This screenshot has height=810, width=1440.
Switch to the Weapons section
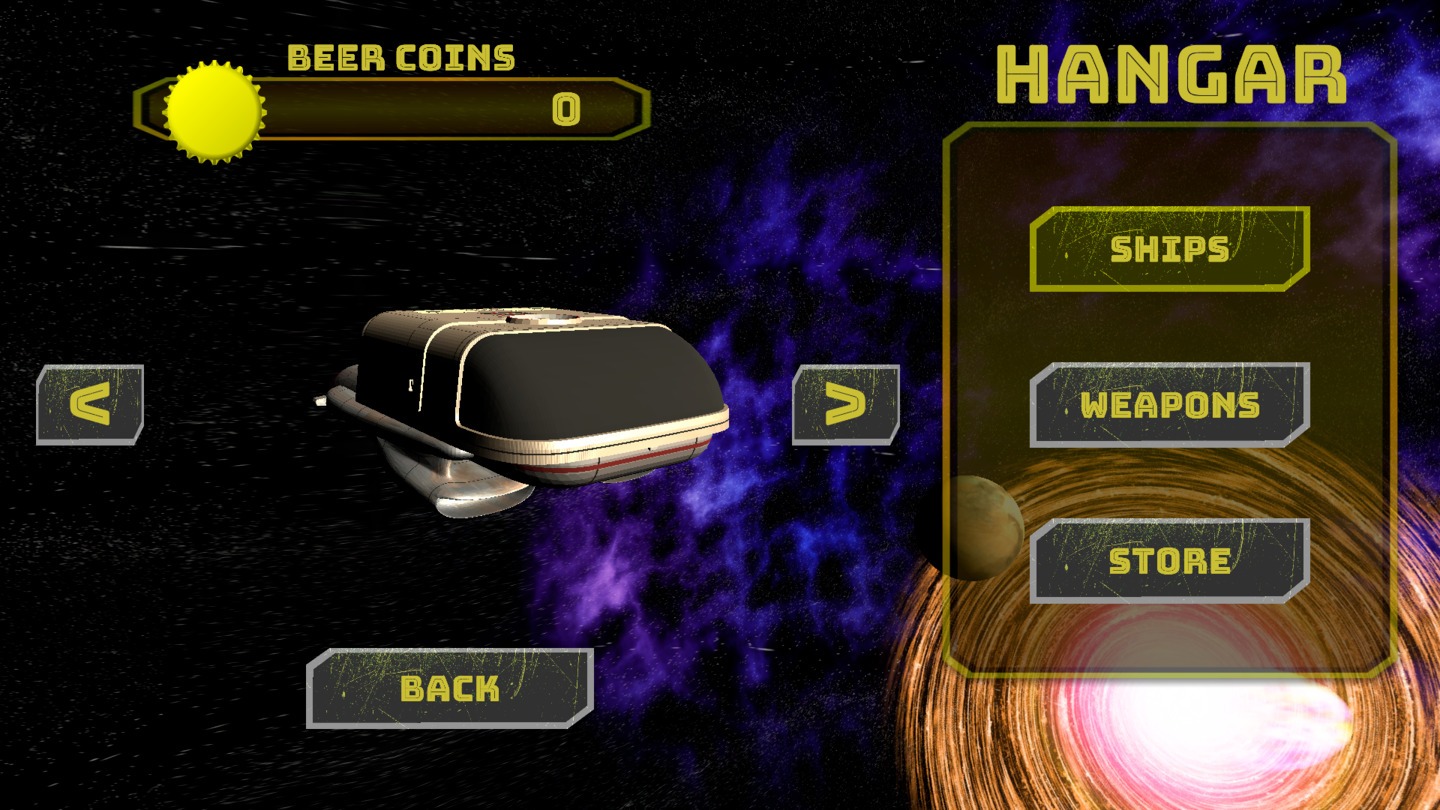pyautogui.click(x=1169, y=405)
